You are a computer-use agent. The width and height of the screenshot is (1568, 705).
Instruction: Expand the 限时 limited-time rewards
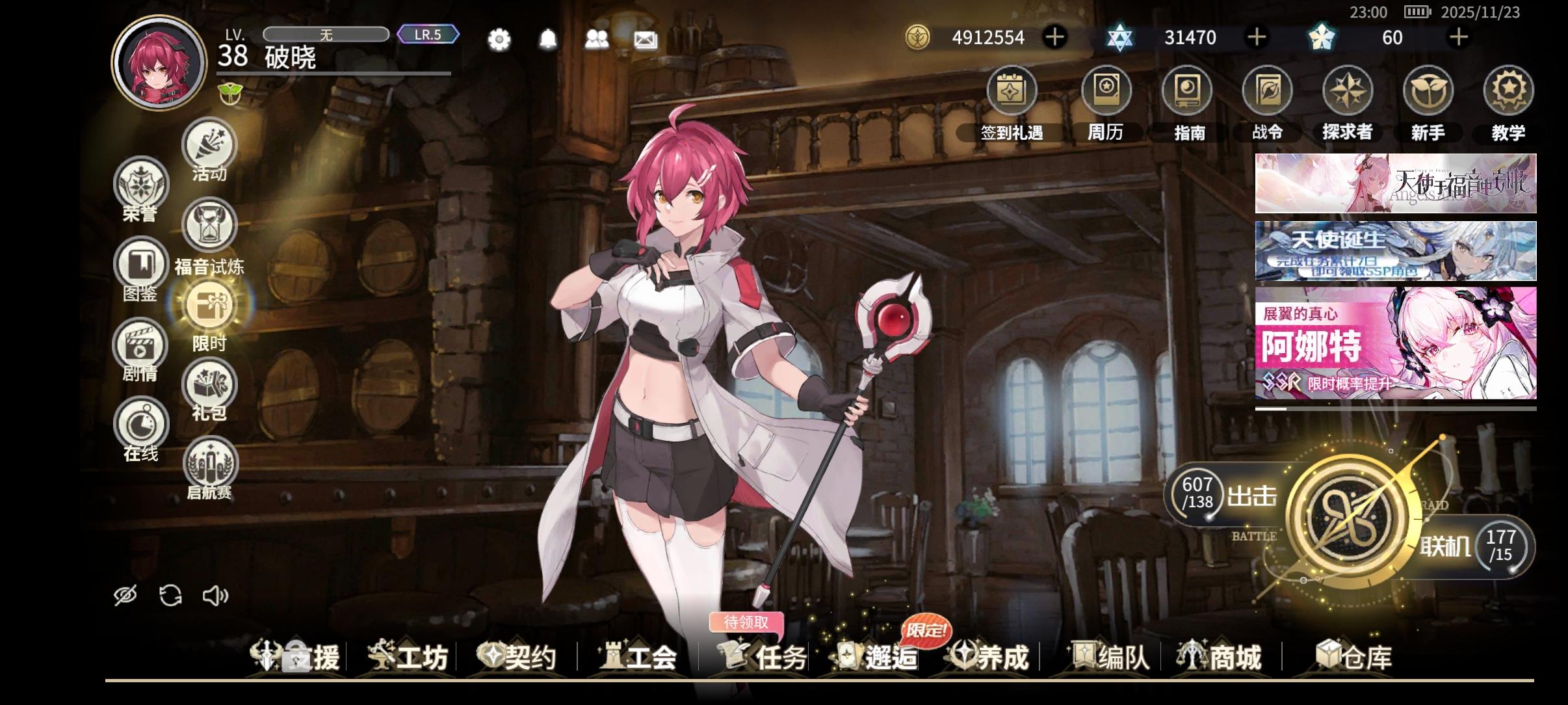pyautogui.click(x=211, y=306)
